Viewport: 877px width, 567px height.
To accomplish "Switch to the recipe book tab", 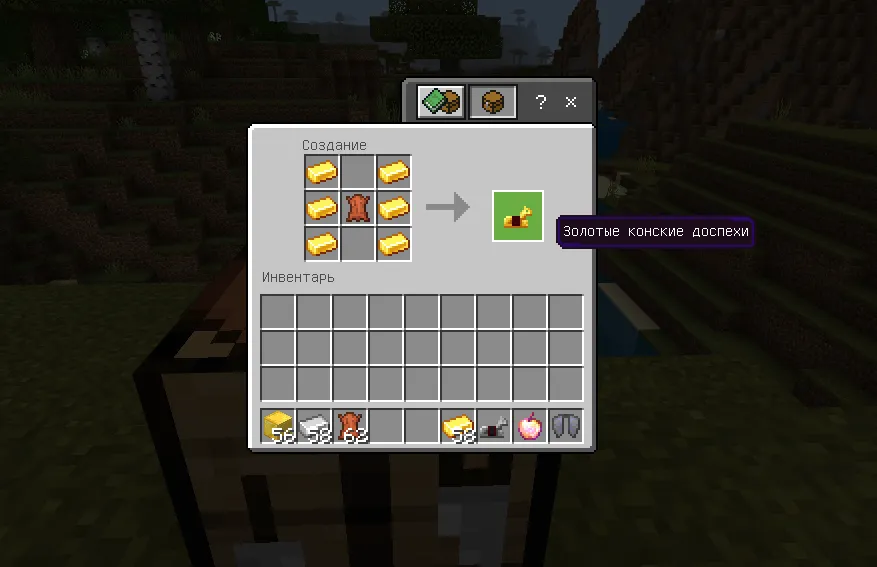I will click(x=441, y=102).
